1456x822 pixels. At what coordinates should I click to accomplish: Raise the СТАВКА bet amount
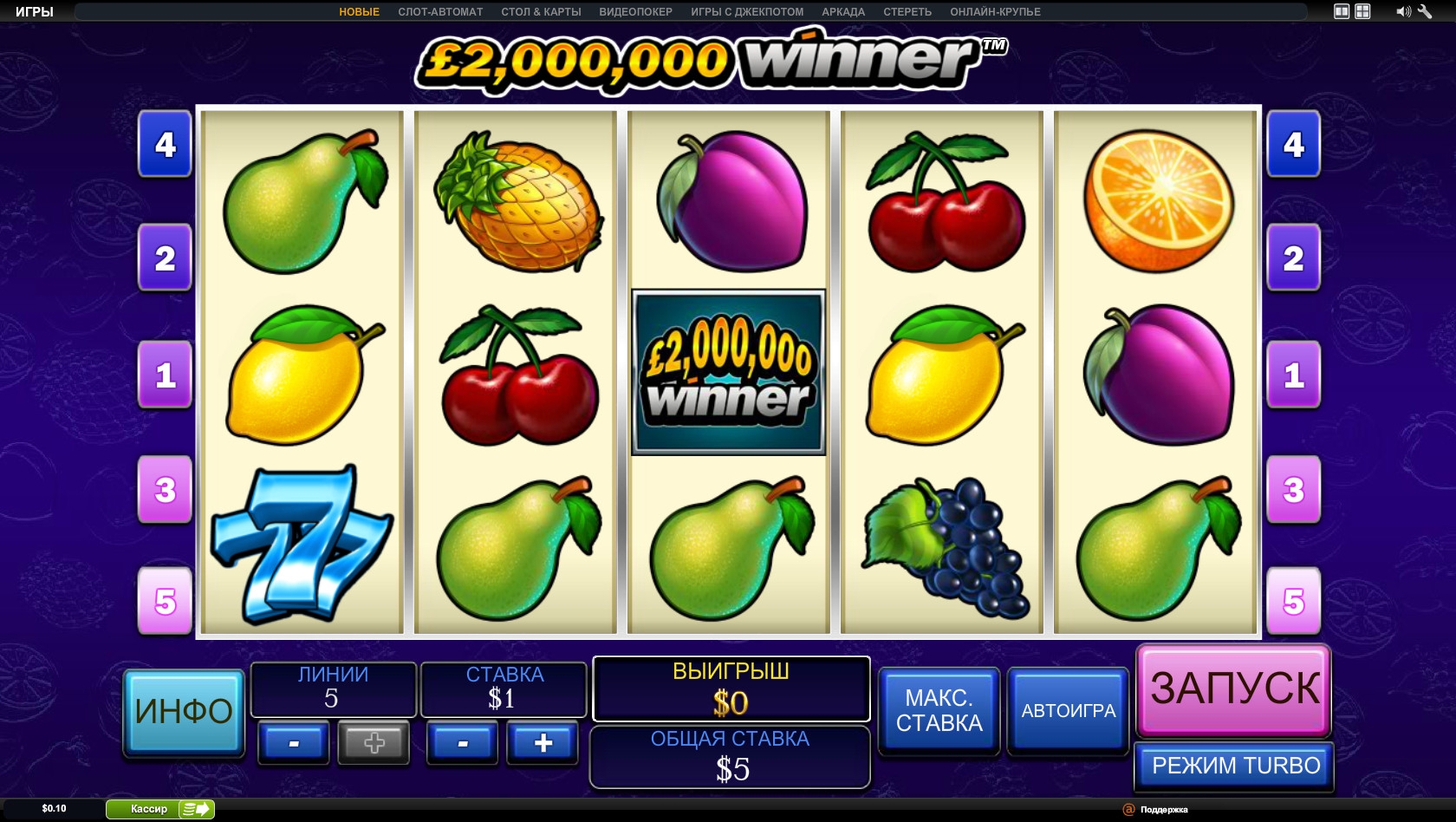[543, 743]
